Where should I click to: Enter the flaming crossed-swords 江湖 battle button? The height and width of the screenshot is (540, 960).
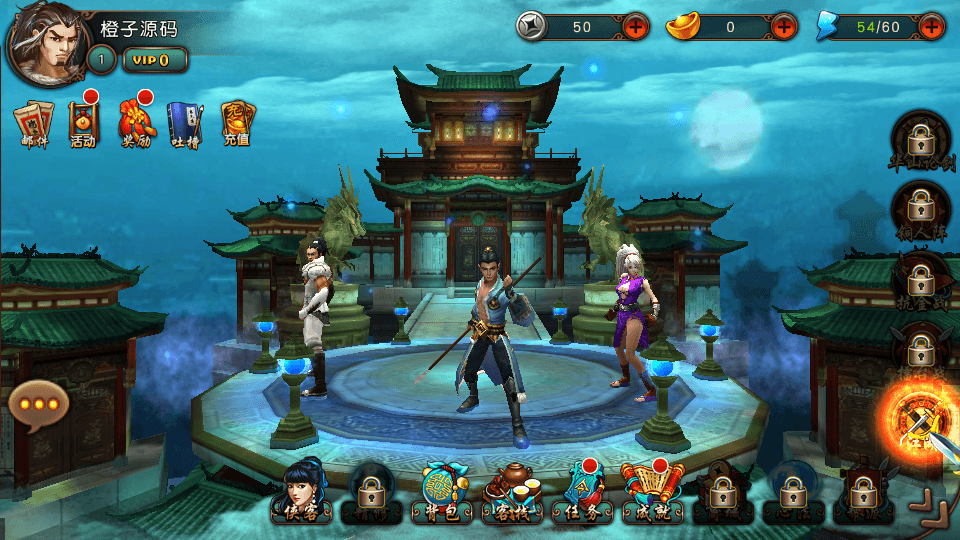916,420
